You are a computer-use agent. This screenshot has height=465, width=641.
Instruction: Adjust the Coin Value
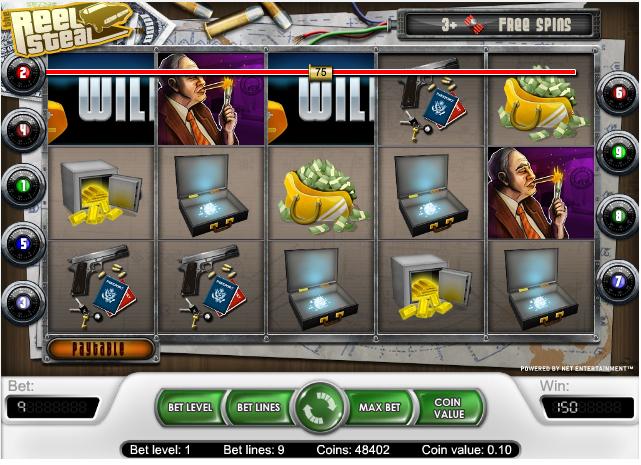point(449,408)
